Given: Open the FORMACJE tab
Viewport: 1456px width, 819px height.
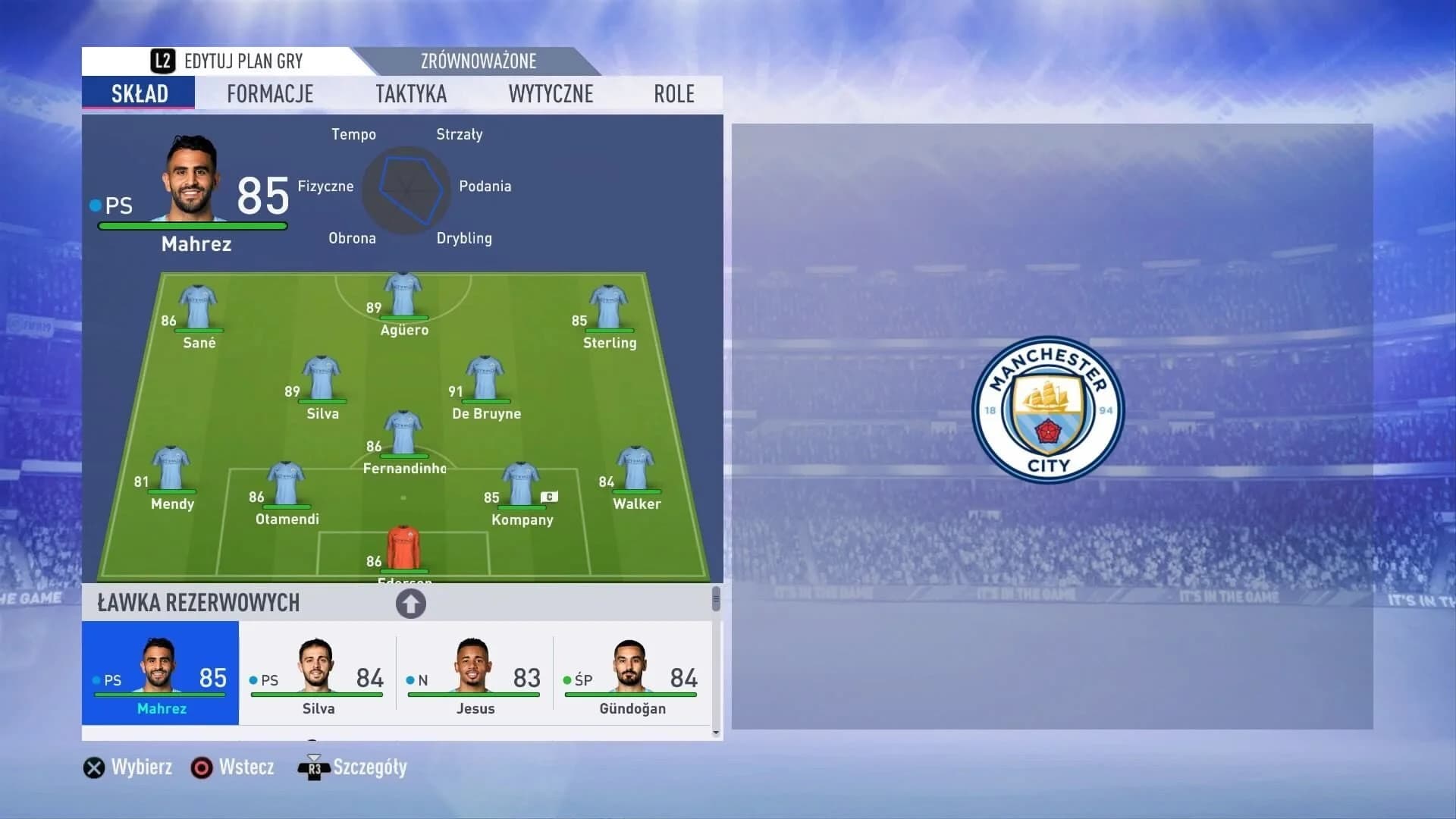Looking at the screenshot, I should (x=270, y=93).
